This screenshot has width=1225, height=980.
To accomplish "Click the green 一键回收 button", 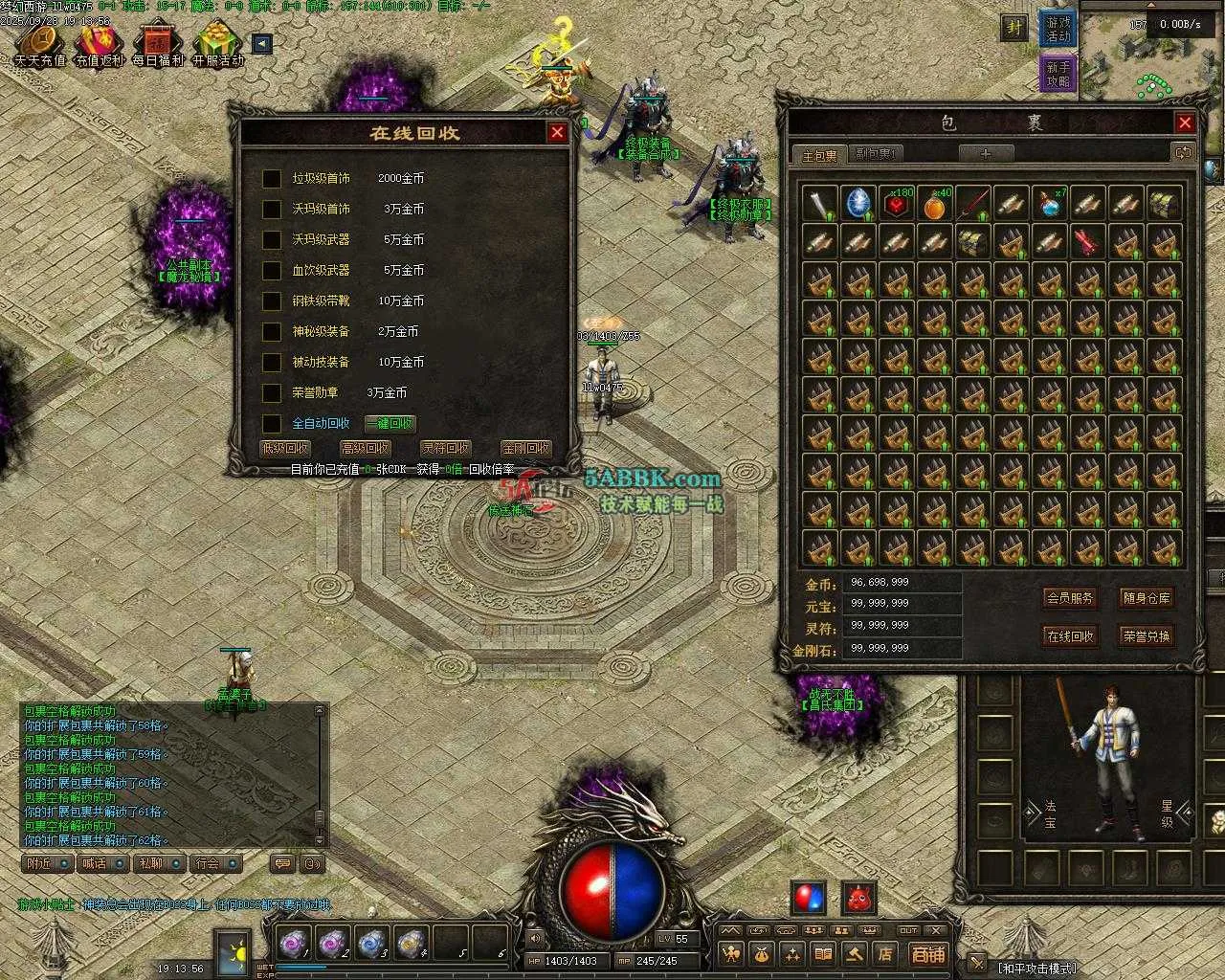I will pyautogui.click(x=390, y=424).
